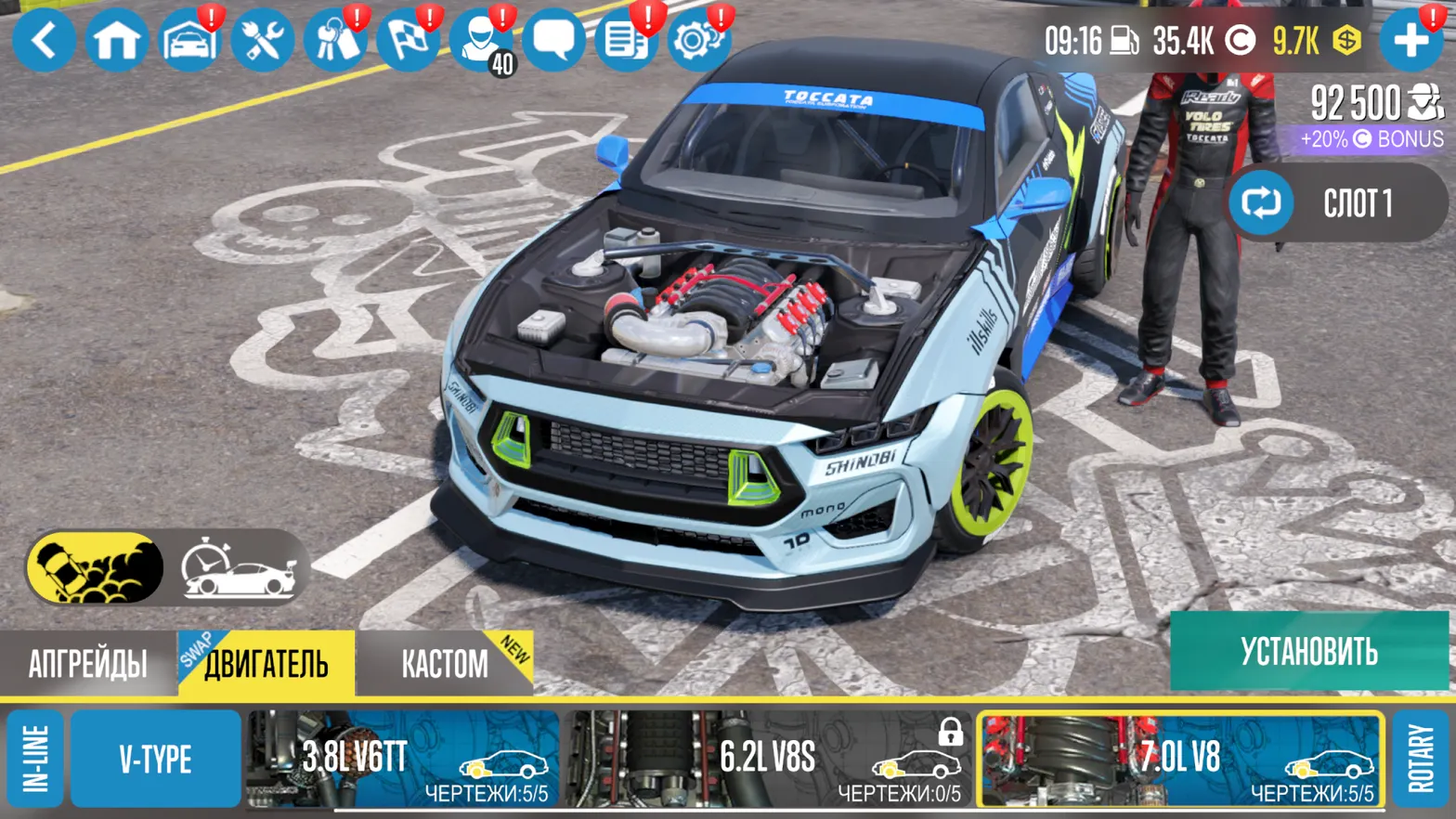This screenshot has height=819, width=1456.
Task: Open the settings gear icon
Action: pyautogui.click(x=699, y=39)
